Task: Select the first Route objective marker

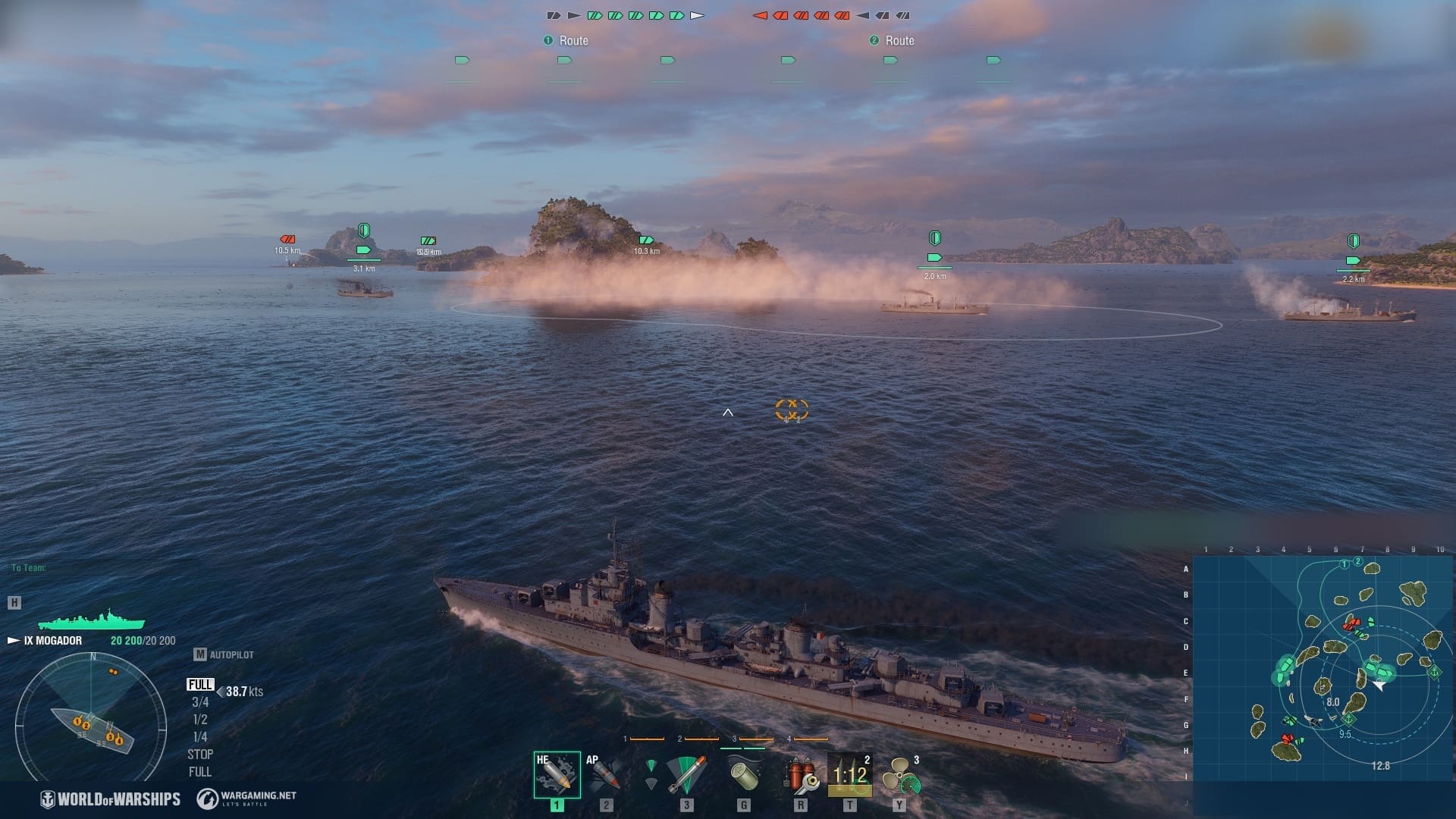Action: coord(566,41)
